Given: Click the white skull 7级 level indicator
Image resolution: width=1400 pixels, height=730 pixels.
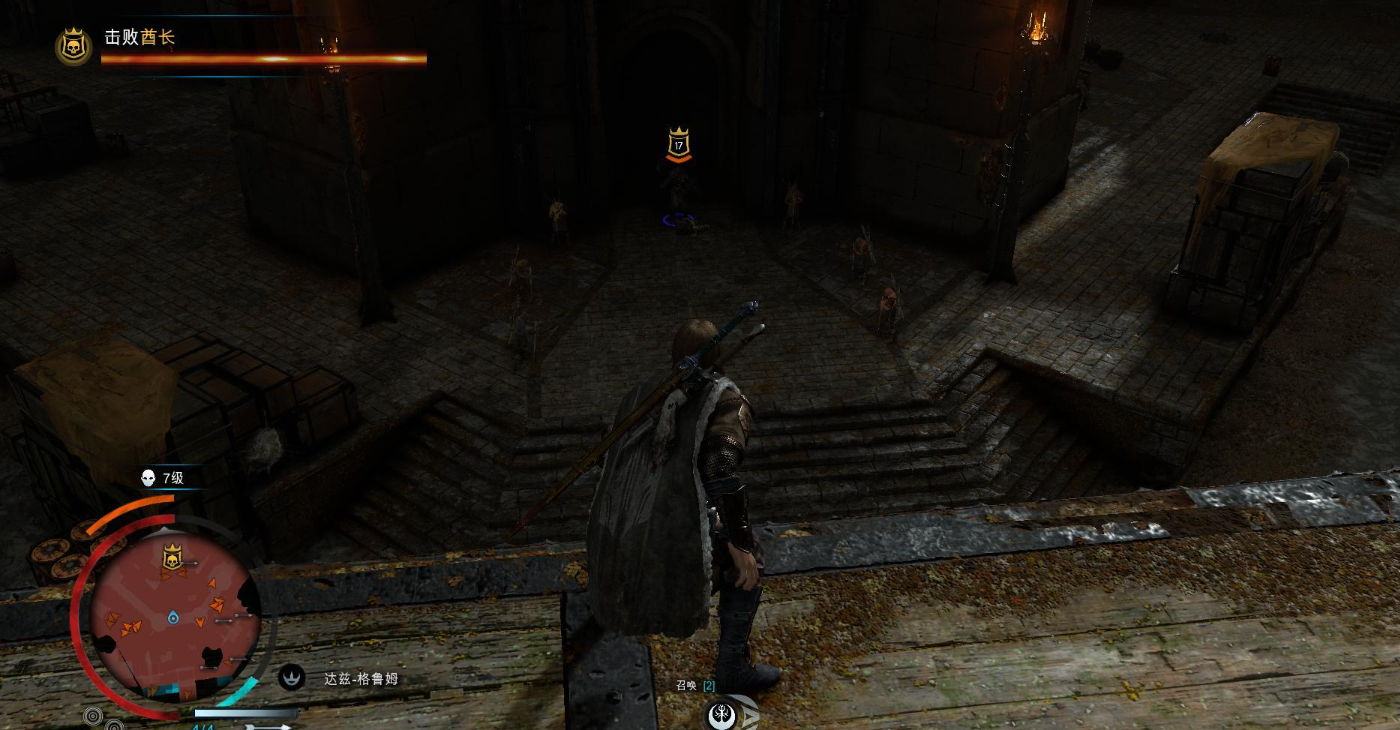Looking at the screenshot, I should (149, 478).
